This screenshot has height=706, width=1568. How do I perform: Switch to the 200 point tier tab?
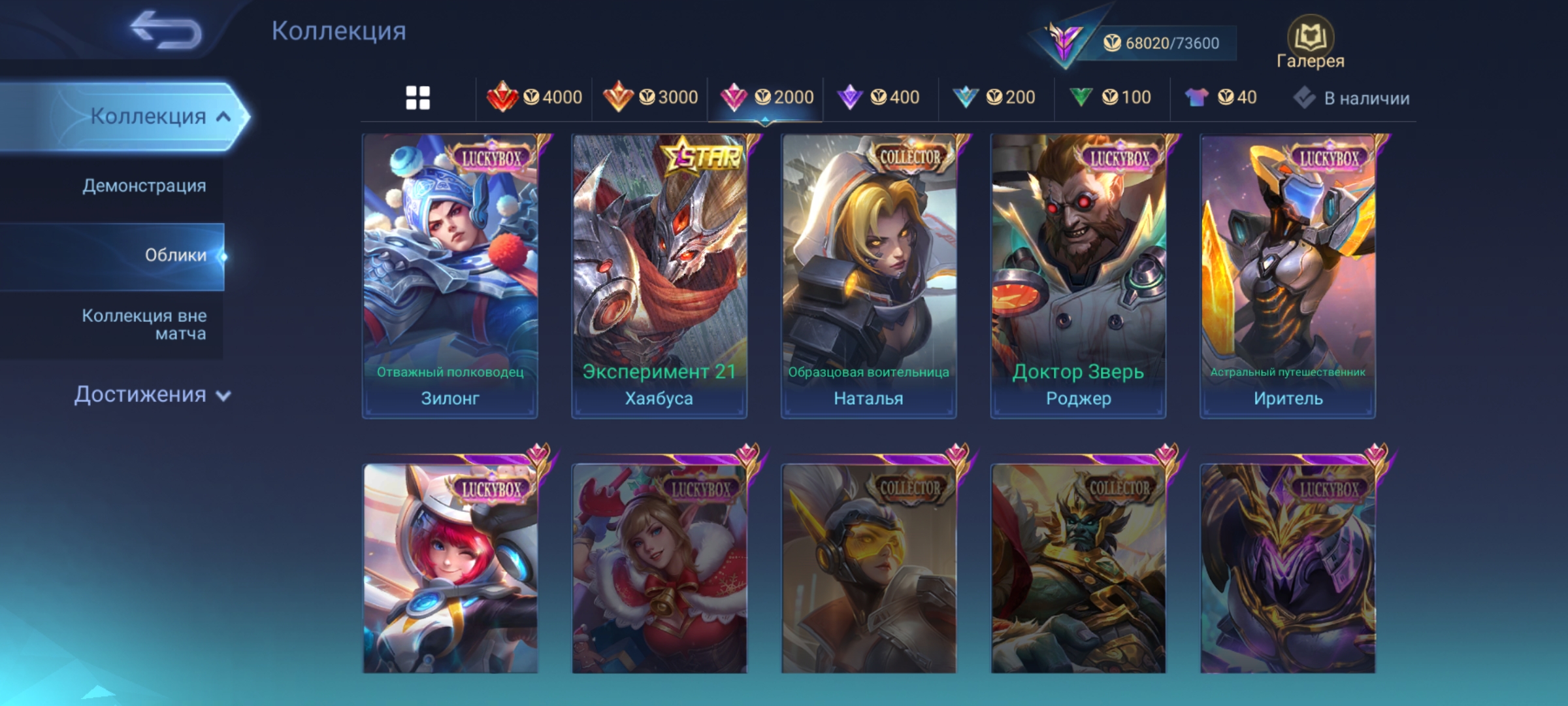coord(994,97)
